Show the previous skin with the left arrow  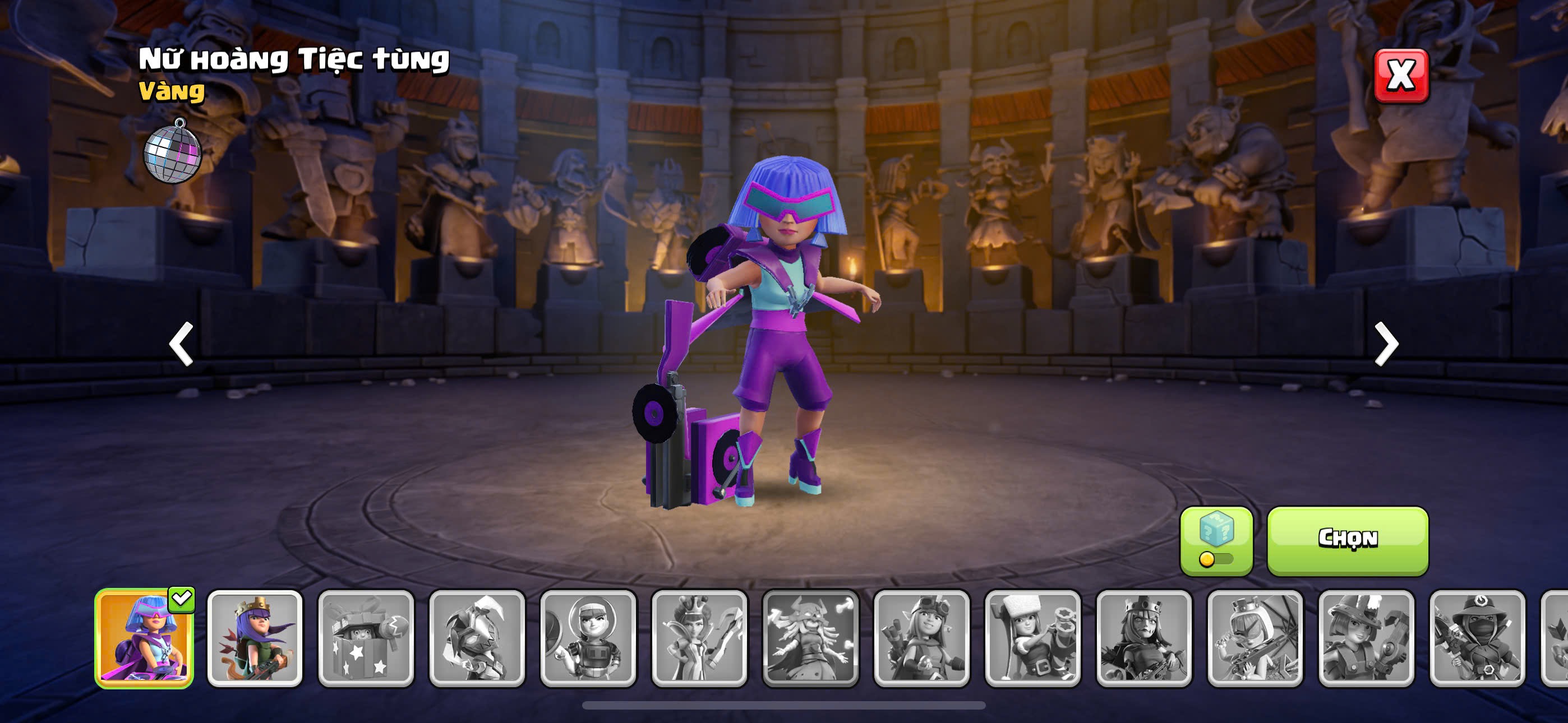coord(181,344)
